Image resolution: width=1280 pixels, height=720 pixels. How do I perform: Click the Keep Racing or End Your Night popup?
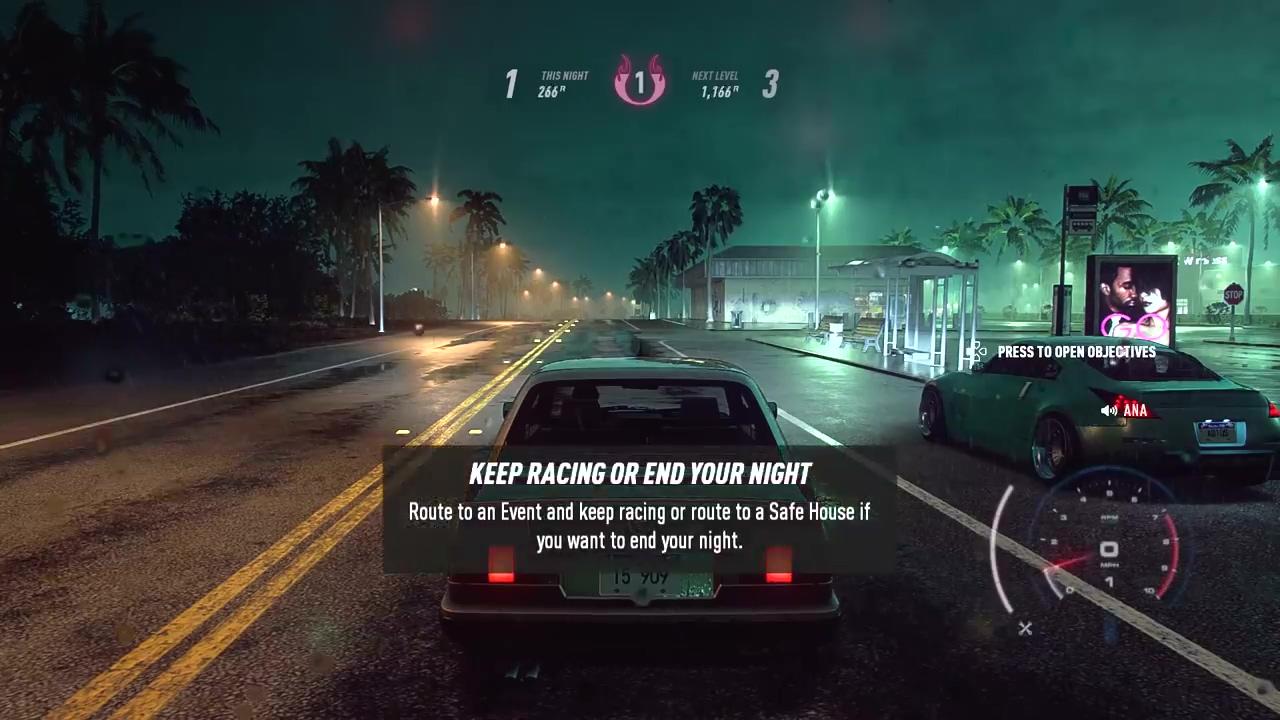click(x=639, y=509)
